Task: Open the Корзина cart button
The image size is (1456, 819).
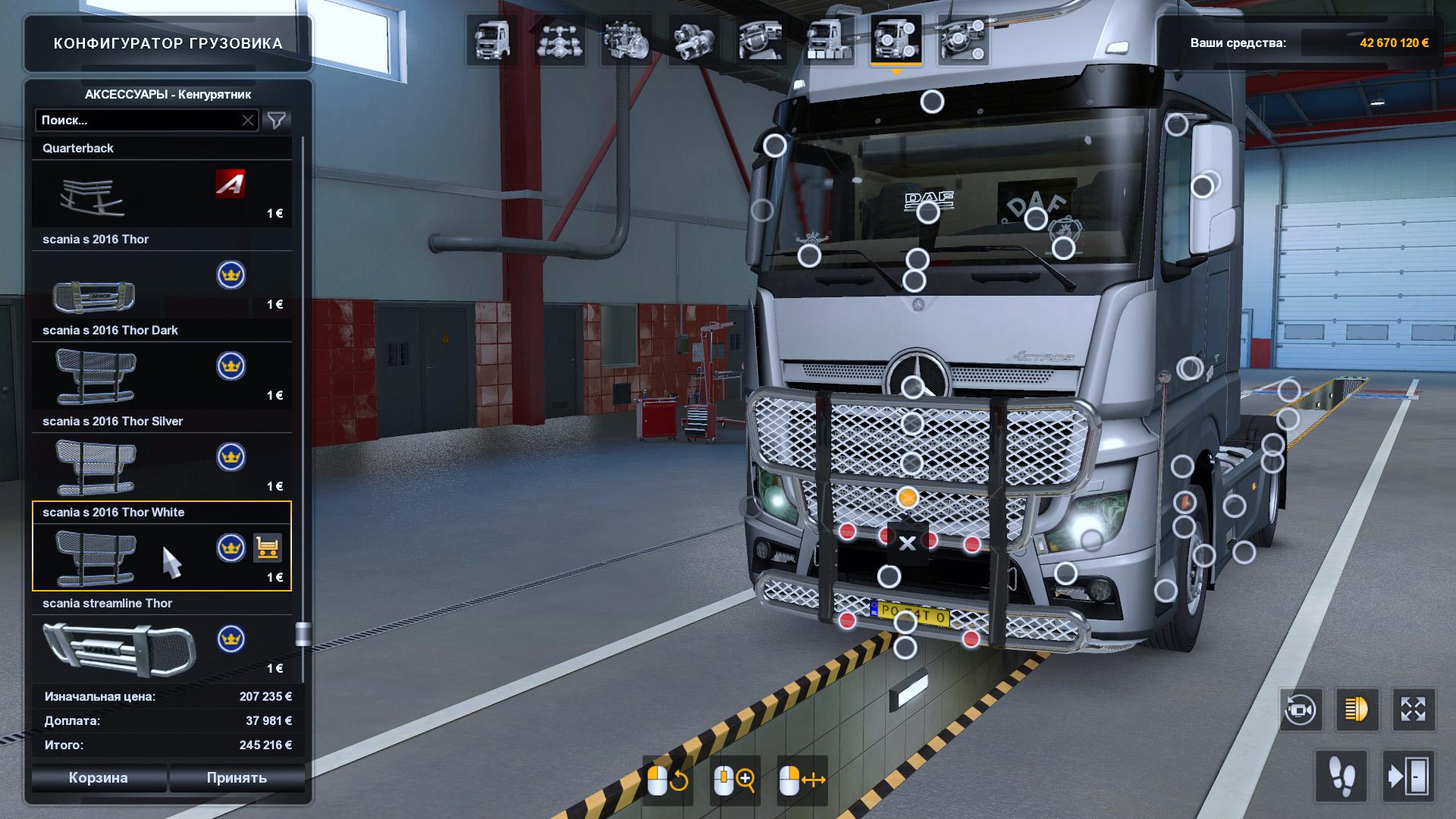Action: [99, 778]
